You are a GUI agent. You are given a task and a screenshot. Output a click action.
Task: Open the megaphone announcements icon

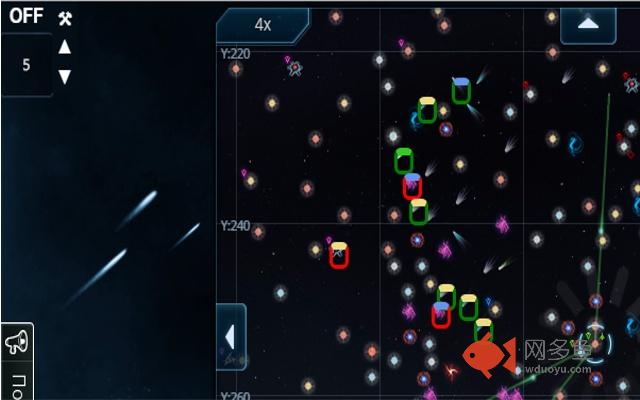[x=17, y=343]
